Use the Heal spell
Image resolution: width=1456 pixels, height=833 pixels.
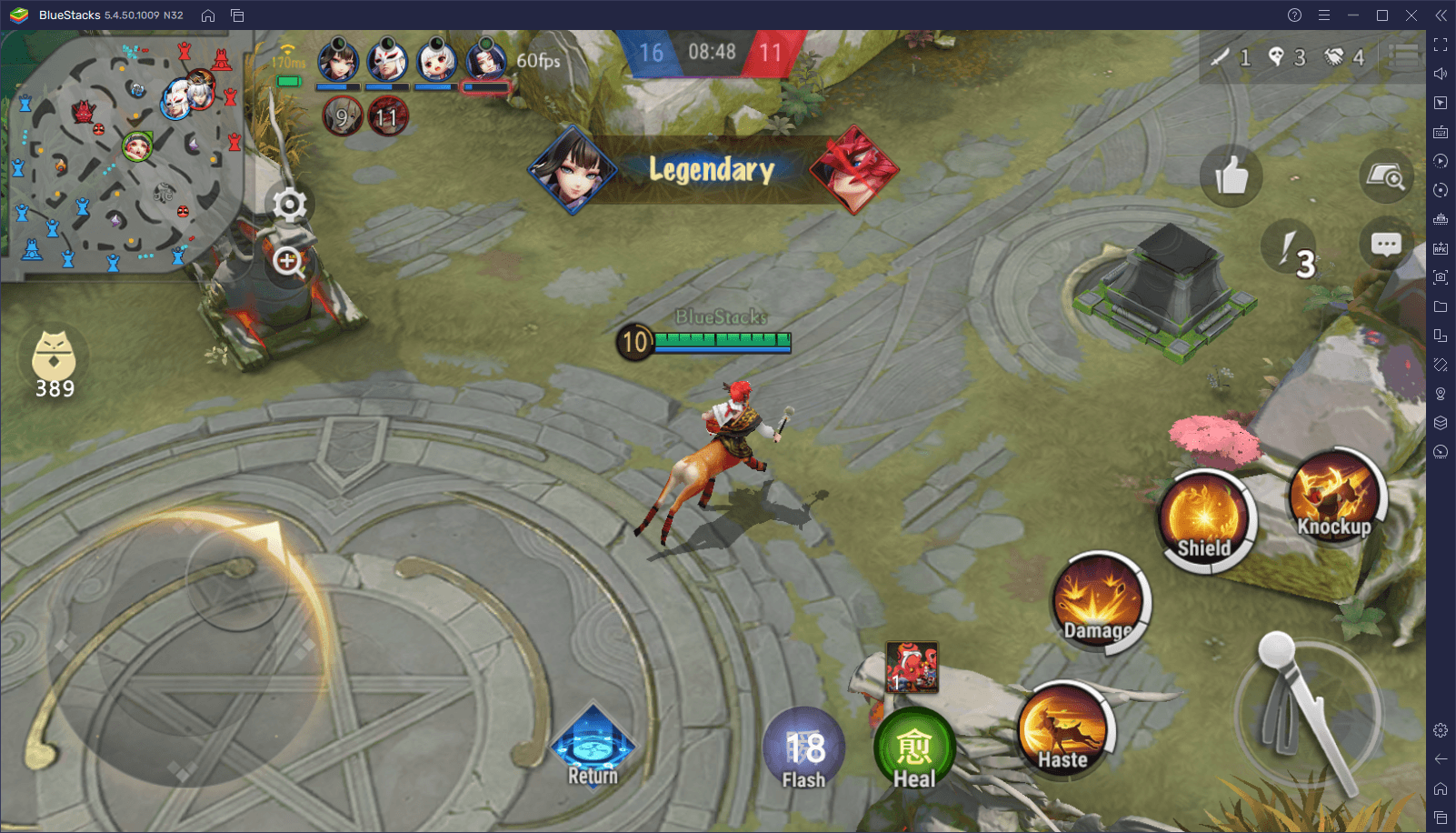913,751
